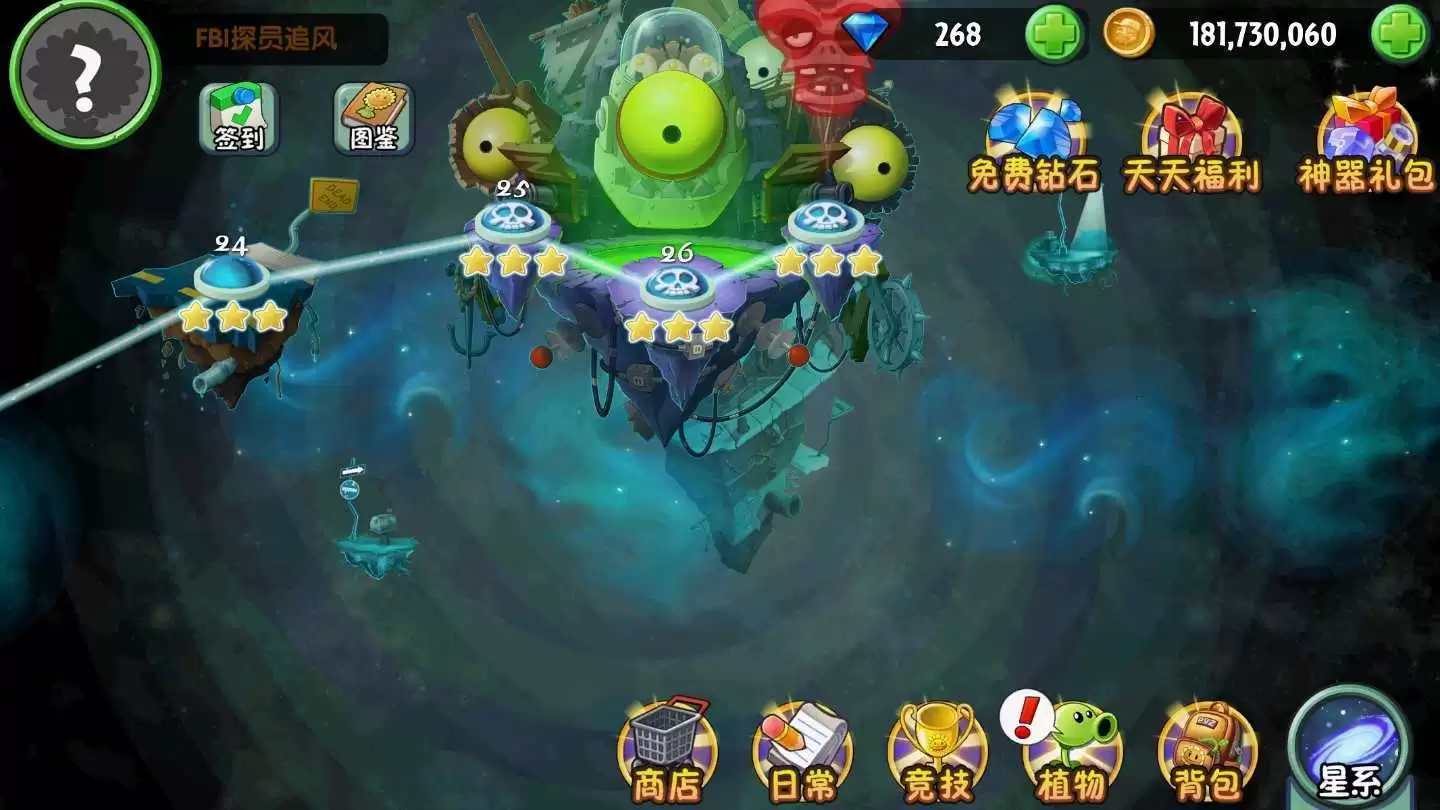The height and width of the screenshot is (810, 1440).
Task: Open the 签到 sign-in icon
Action: point(238,120)
